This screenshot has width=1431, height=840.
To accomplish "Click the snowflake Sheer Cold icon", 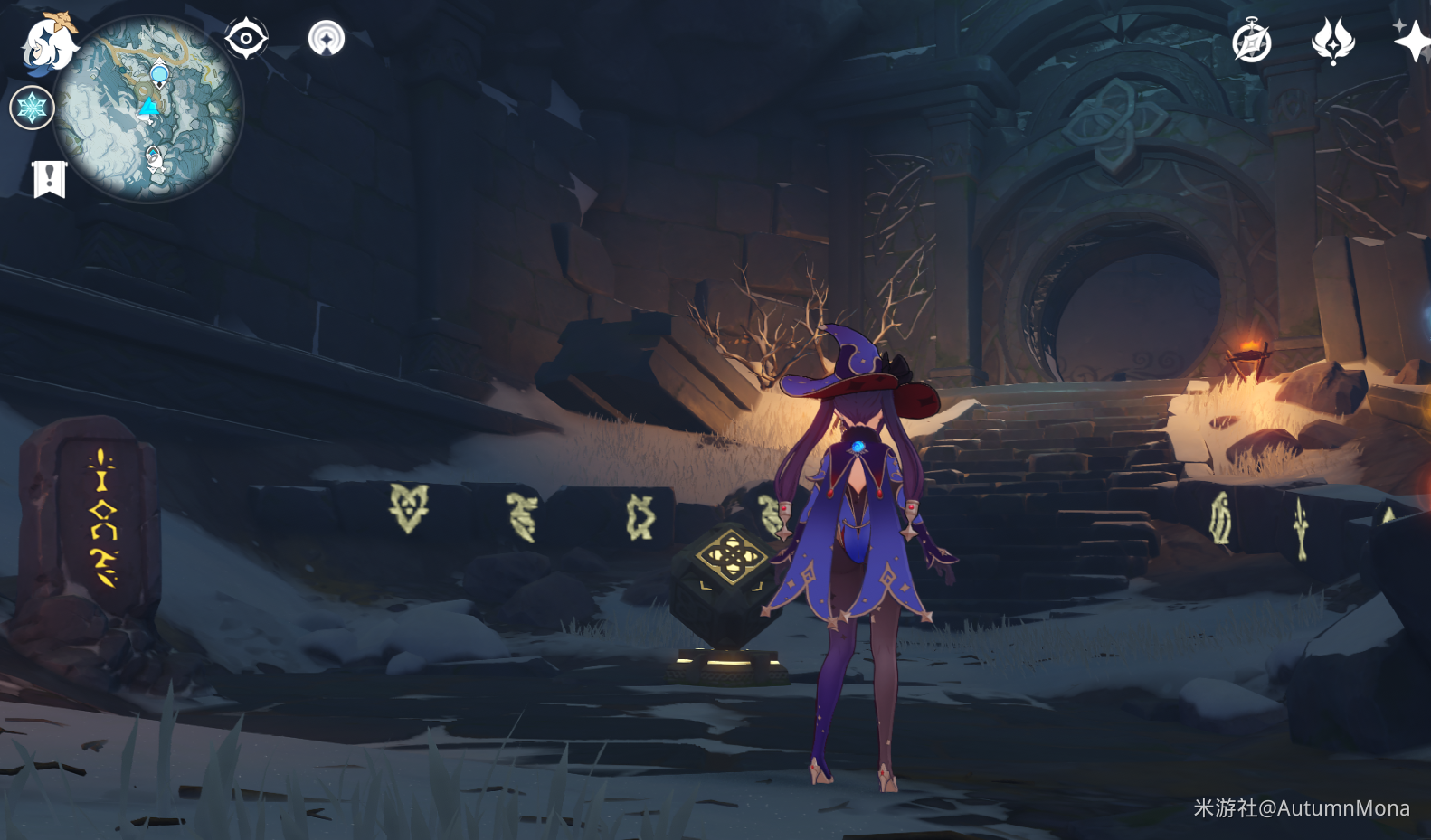I will pos(32,109).
